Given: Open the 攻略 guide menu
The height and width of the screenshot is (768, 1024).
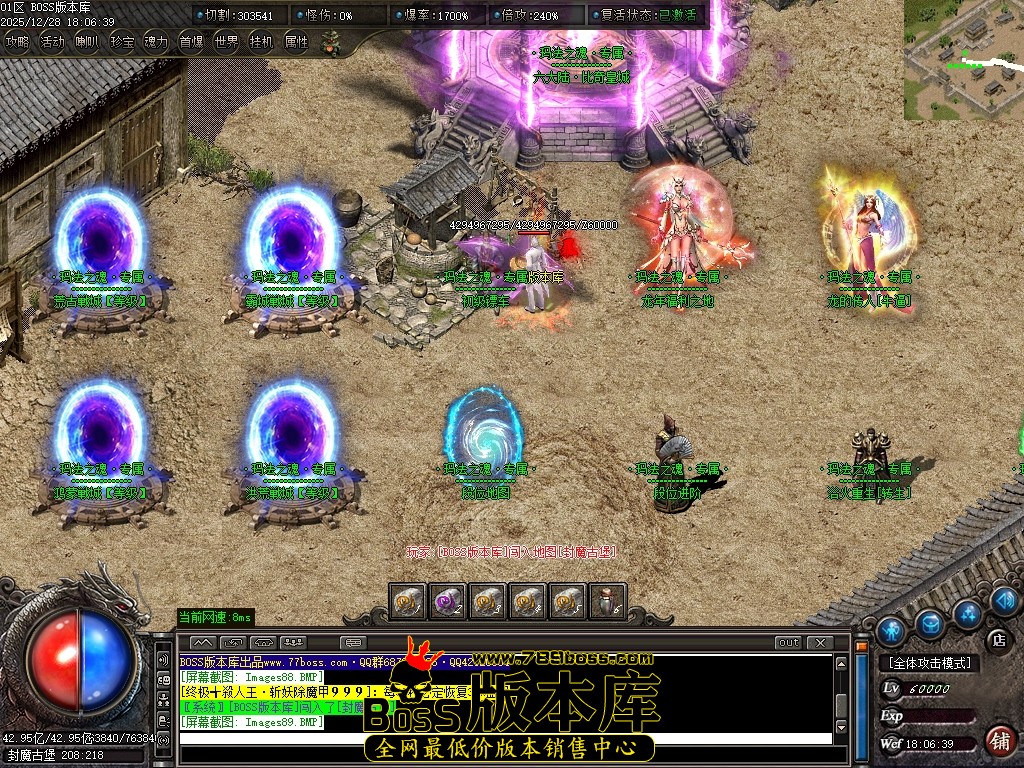Looking at the screenshot, I should [17, 42].
